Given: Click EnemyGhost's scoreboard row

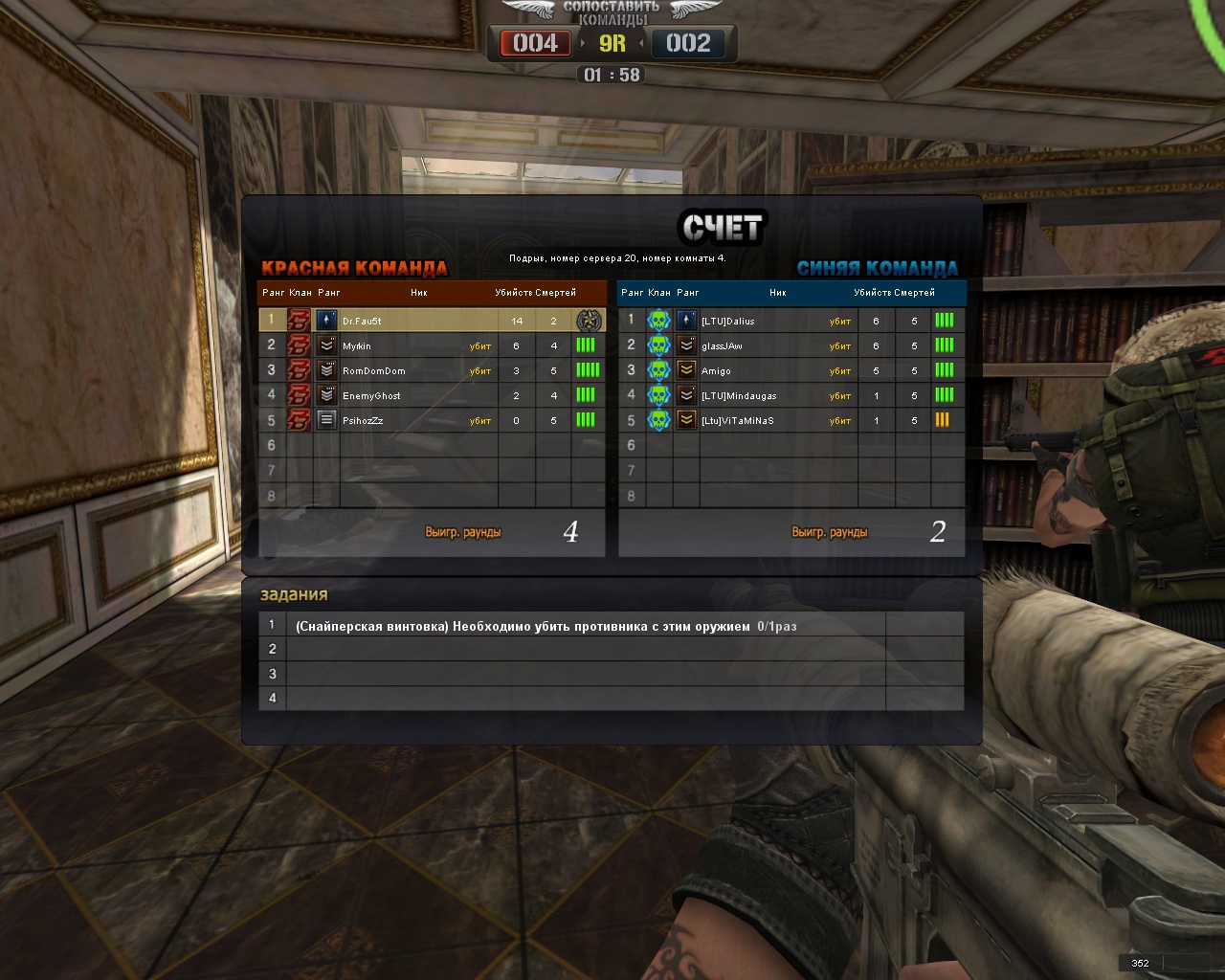Looking at the screenshot, I should tap(372, 395).
